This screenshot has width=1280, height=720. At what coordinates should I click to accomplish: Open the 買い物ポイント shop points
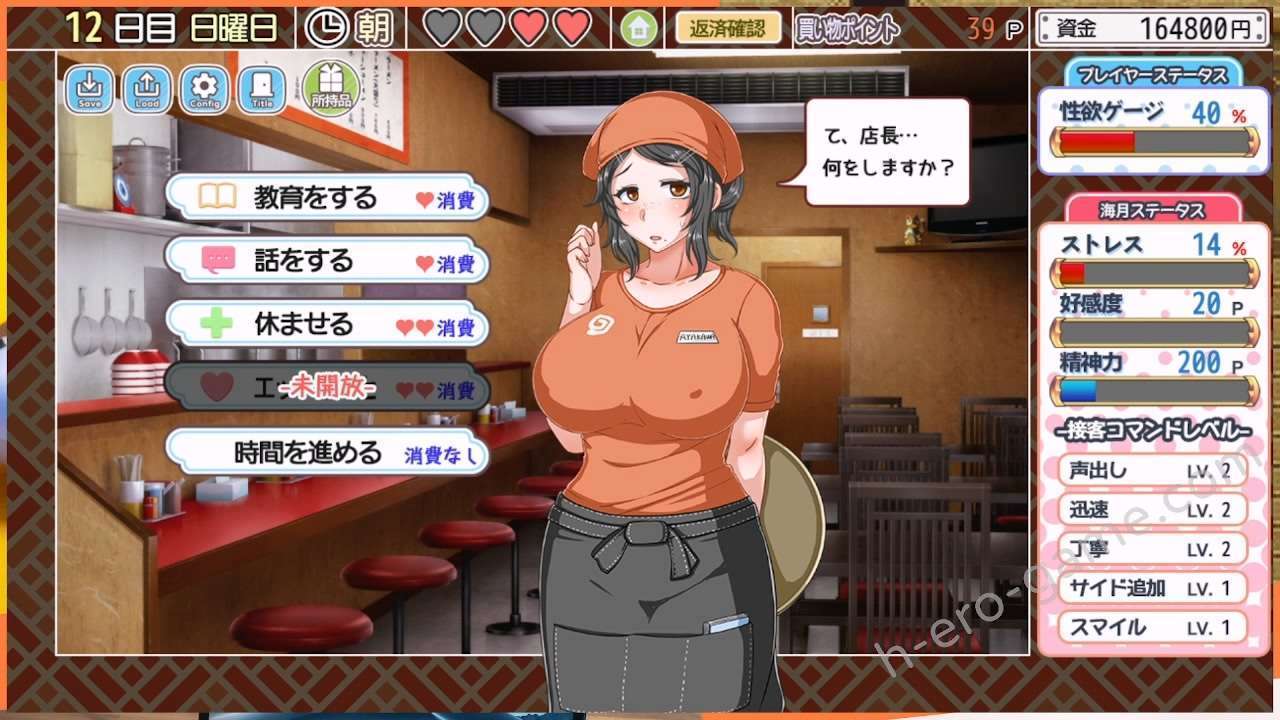[x=847, y=29]
